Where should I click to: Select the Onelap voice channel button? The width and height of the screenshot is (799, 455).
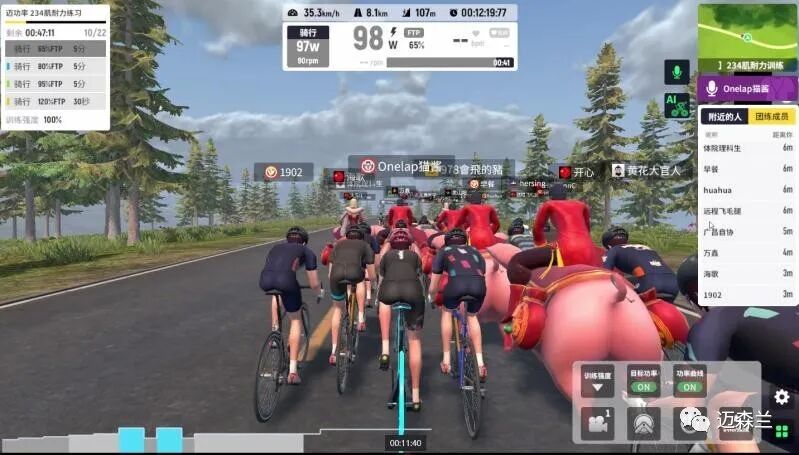[748, 89]
